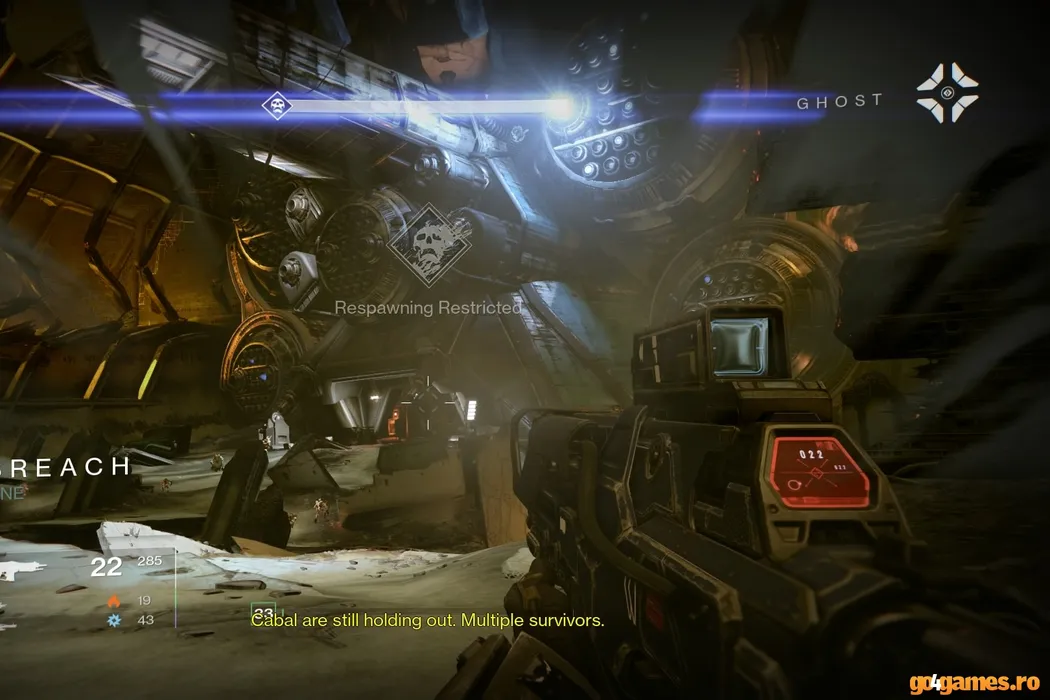
Task: Click the blue gear ammo icon
Action: 114,620
